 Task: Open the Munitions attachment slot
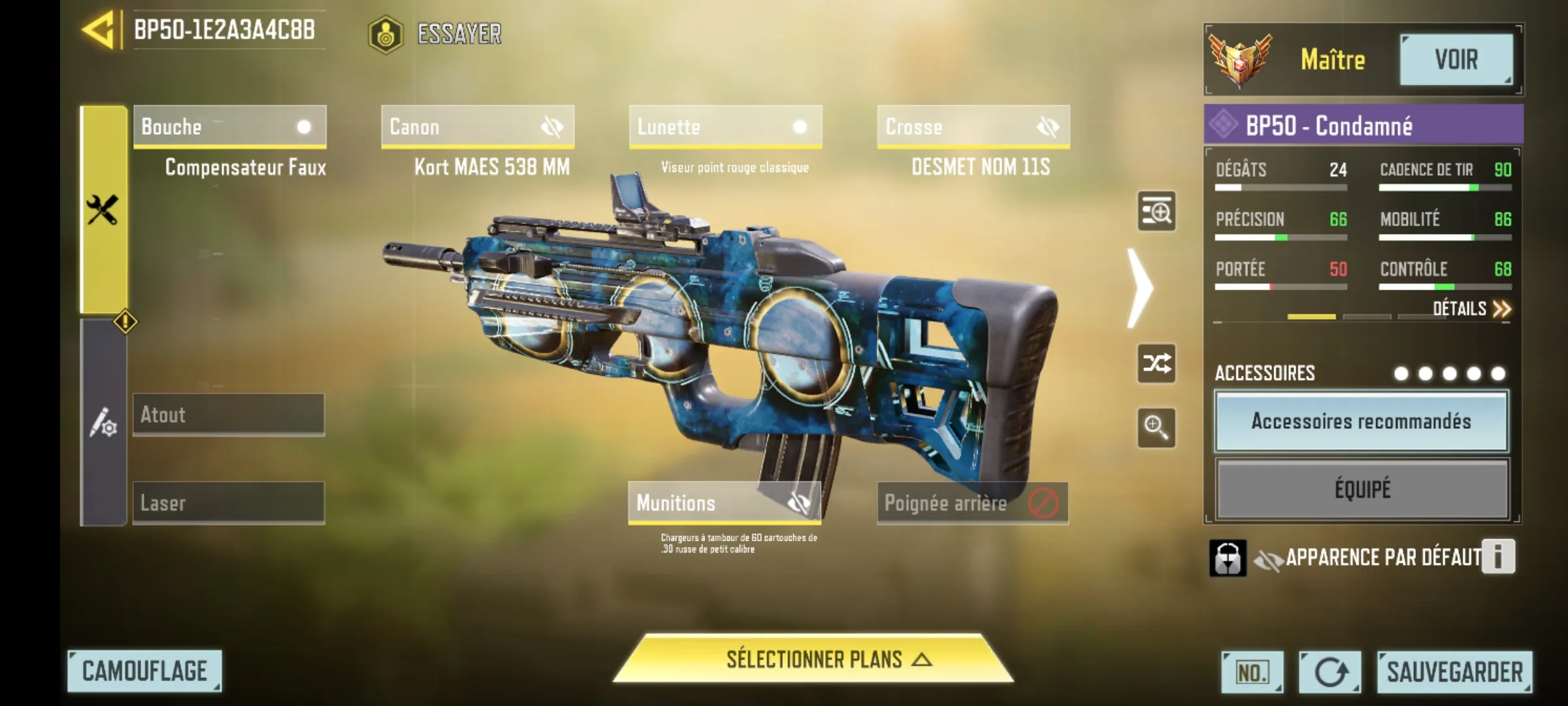point(724,503)
